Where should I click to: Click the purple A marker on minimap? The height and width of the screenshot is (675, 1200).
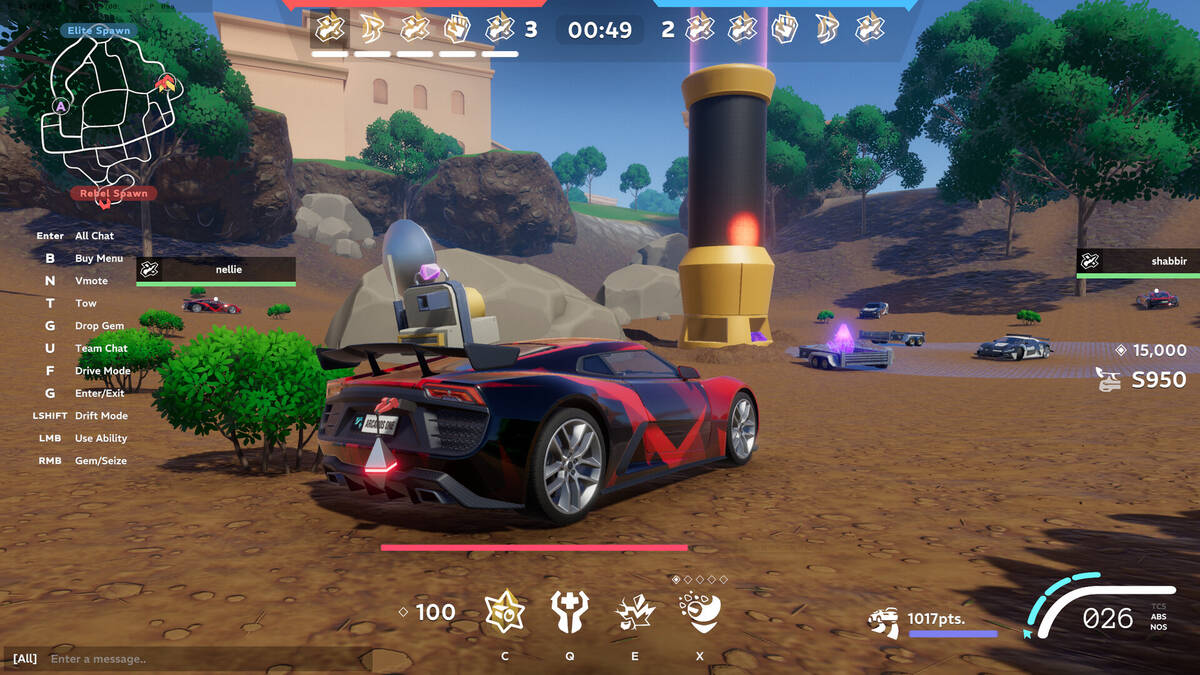tap(61, 106)
